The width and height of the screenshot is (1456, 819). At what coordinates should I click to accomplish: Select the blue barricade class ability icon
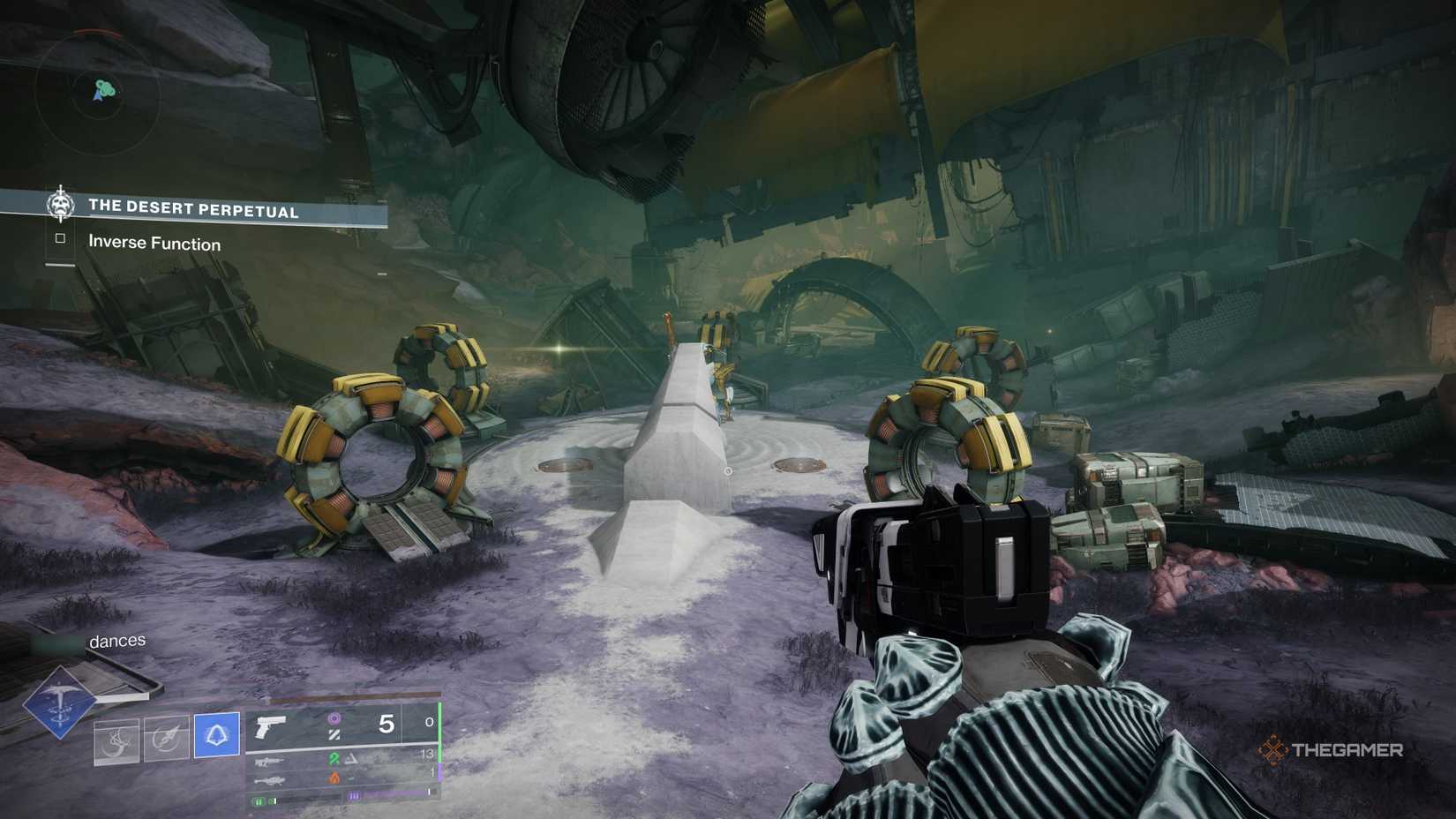coord(217,736)
